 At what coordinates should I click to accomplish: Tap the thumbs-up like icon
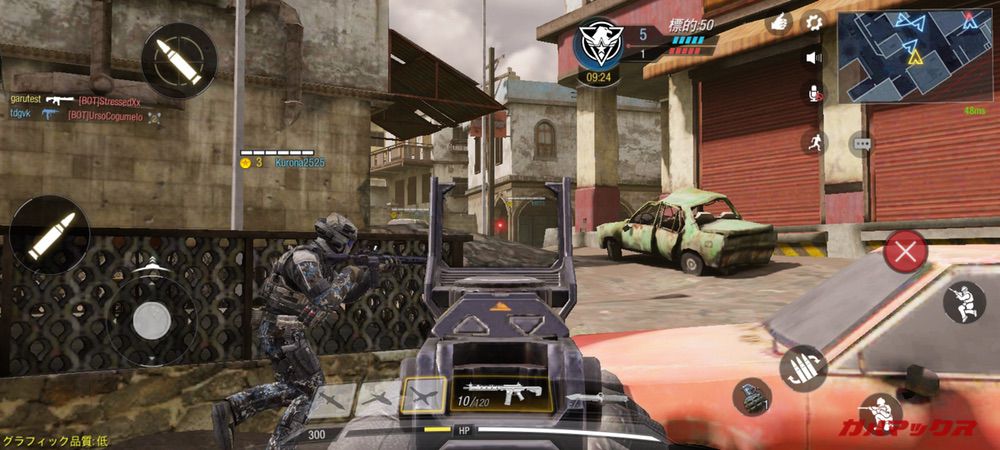pos(780,21)
